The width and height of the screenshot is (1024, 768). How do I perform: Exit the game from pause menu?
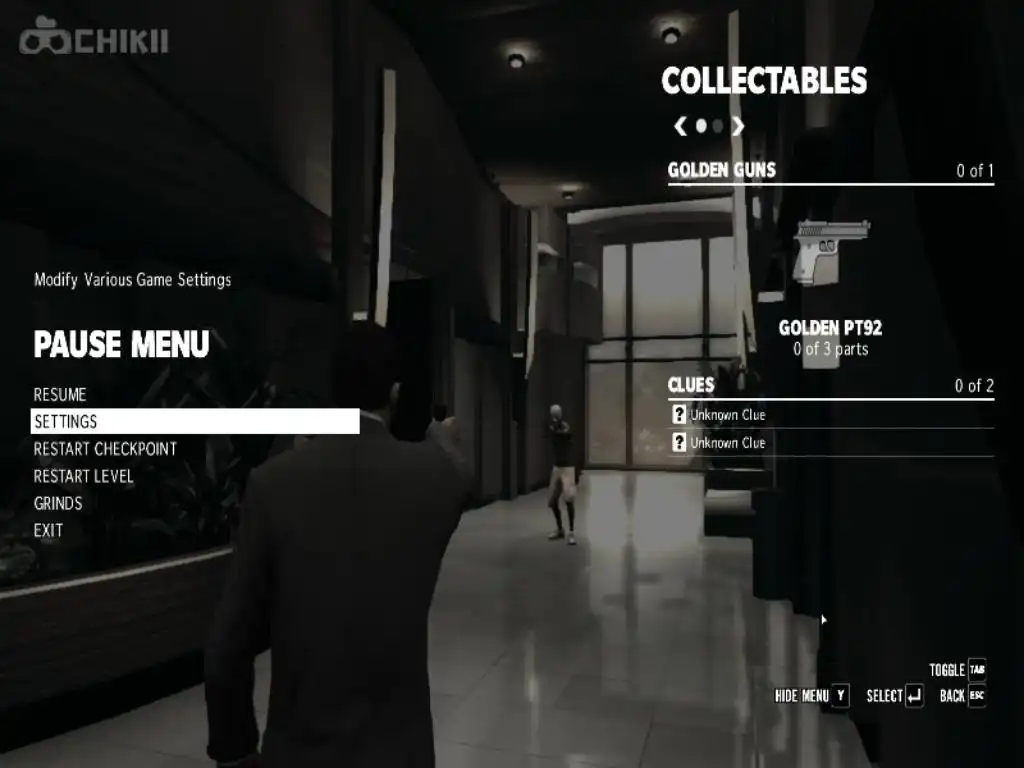pyautogui.click(x=48, y=530)
